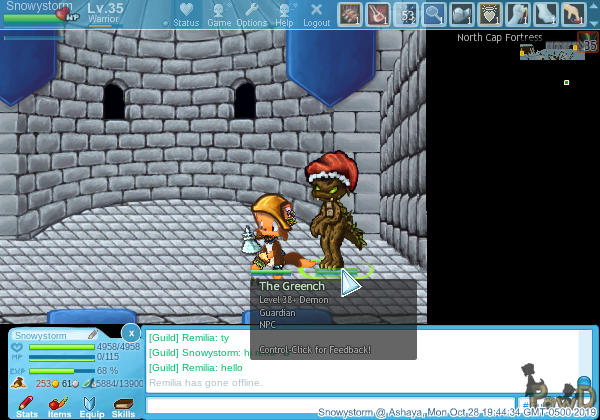
Task: Use the hotbar slot showing 53
Action: [406, 14]
